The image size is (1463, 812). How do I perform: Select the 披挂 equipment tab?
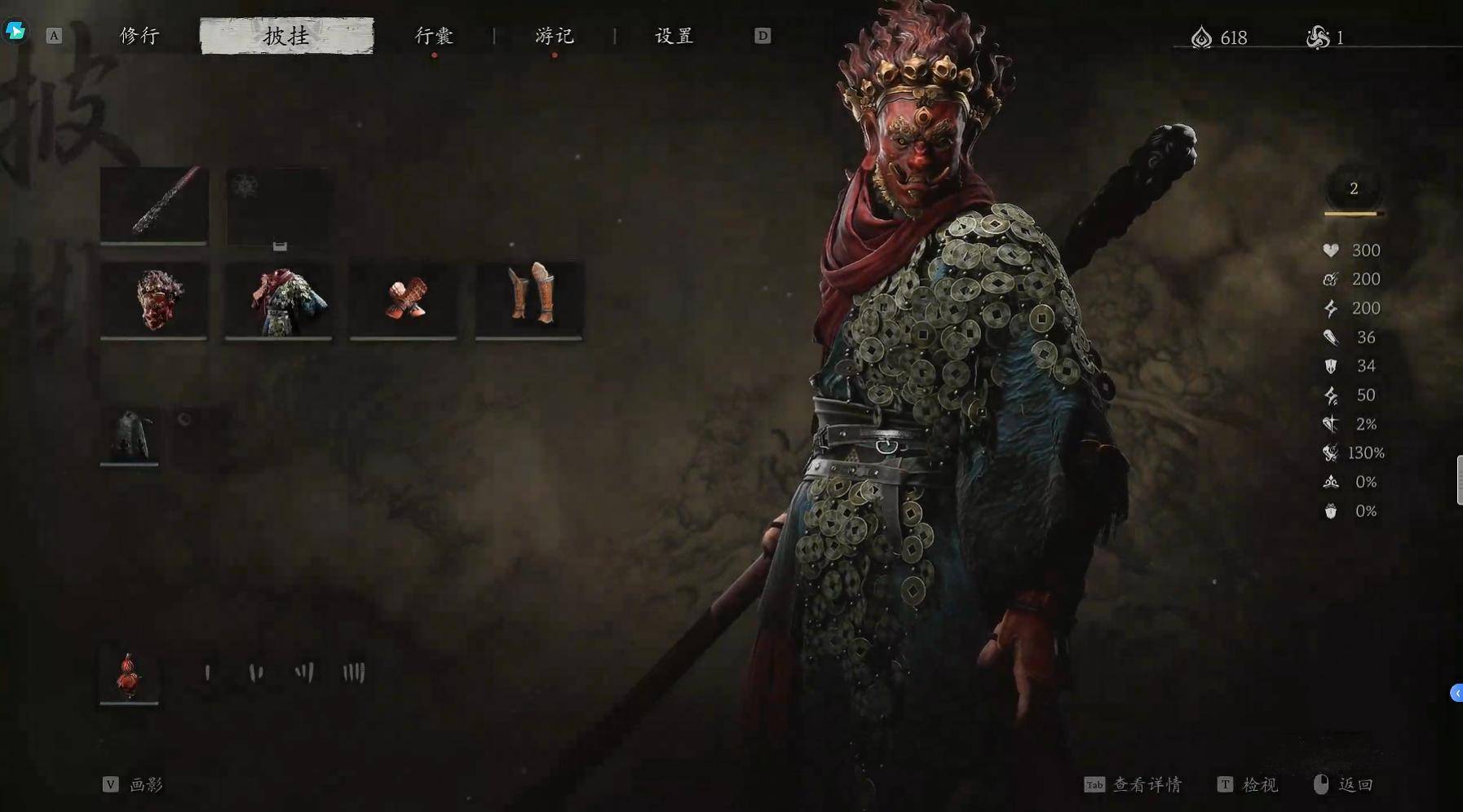click(286, 36)
